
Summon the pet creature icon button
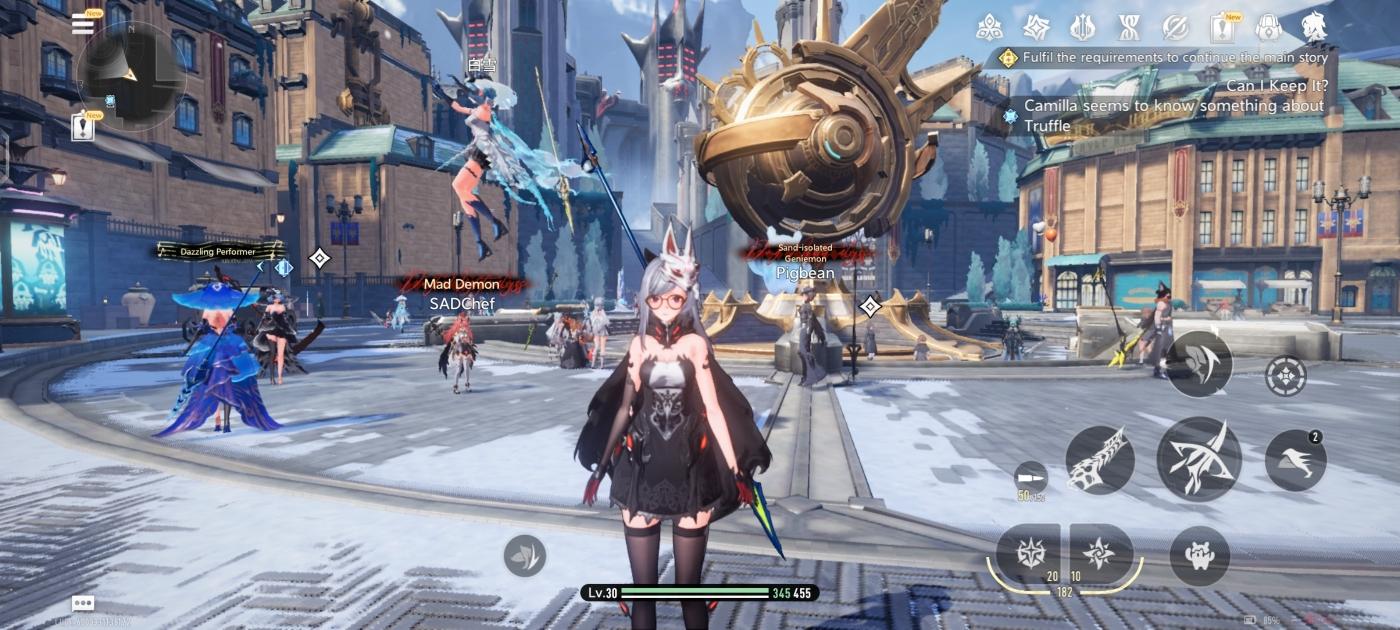click(1199, 555)
